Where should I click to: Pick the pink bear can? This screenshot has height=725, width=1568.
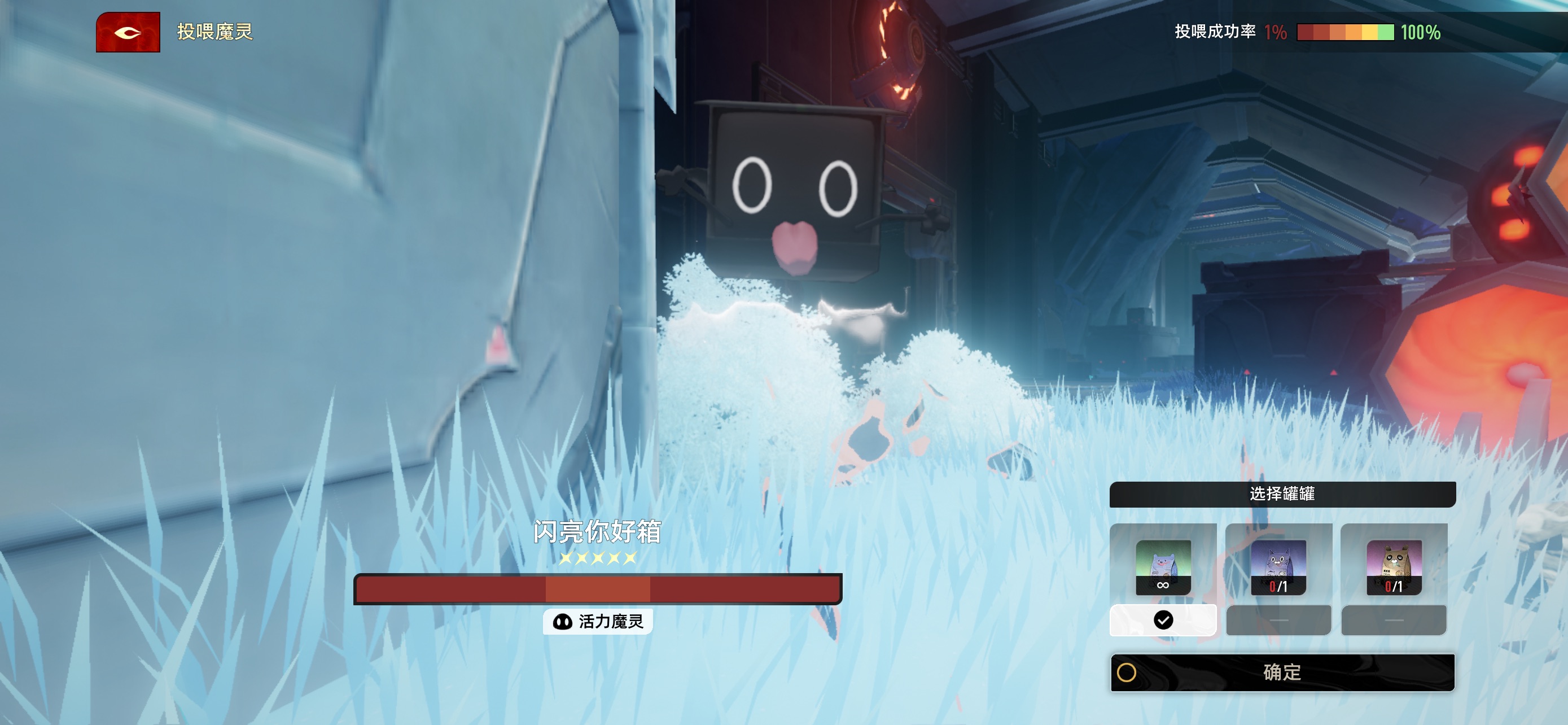tap(1394, 567)
